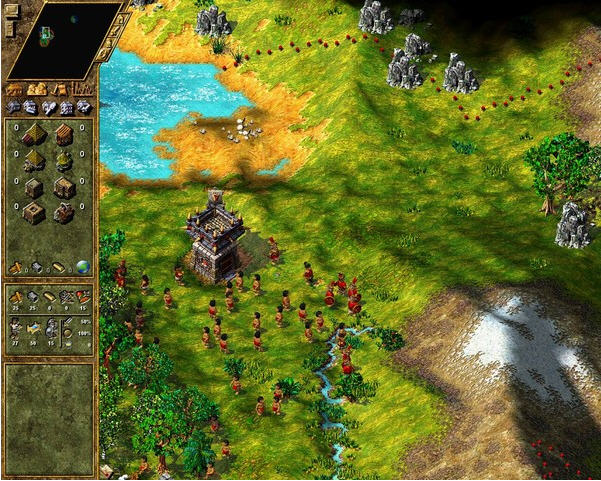Image resolution: width=601 pixels, height=481 pixels.
Task: Click the globe icon in the build panel
Action: click(x=83, y=267)
